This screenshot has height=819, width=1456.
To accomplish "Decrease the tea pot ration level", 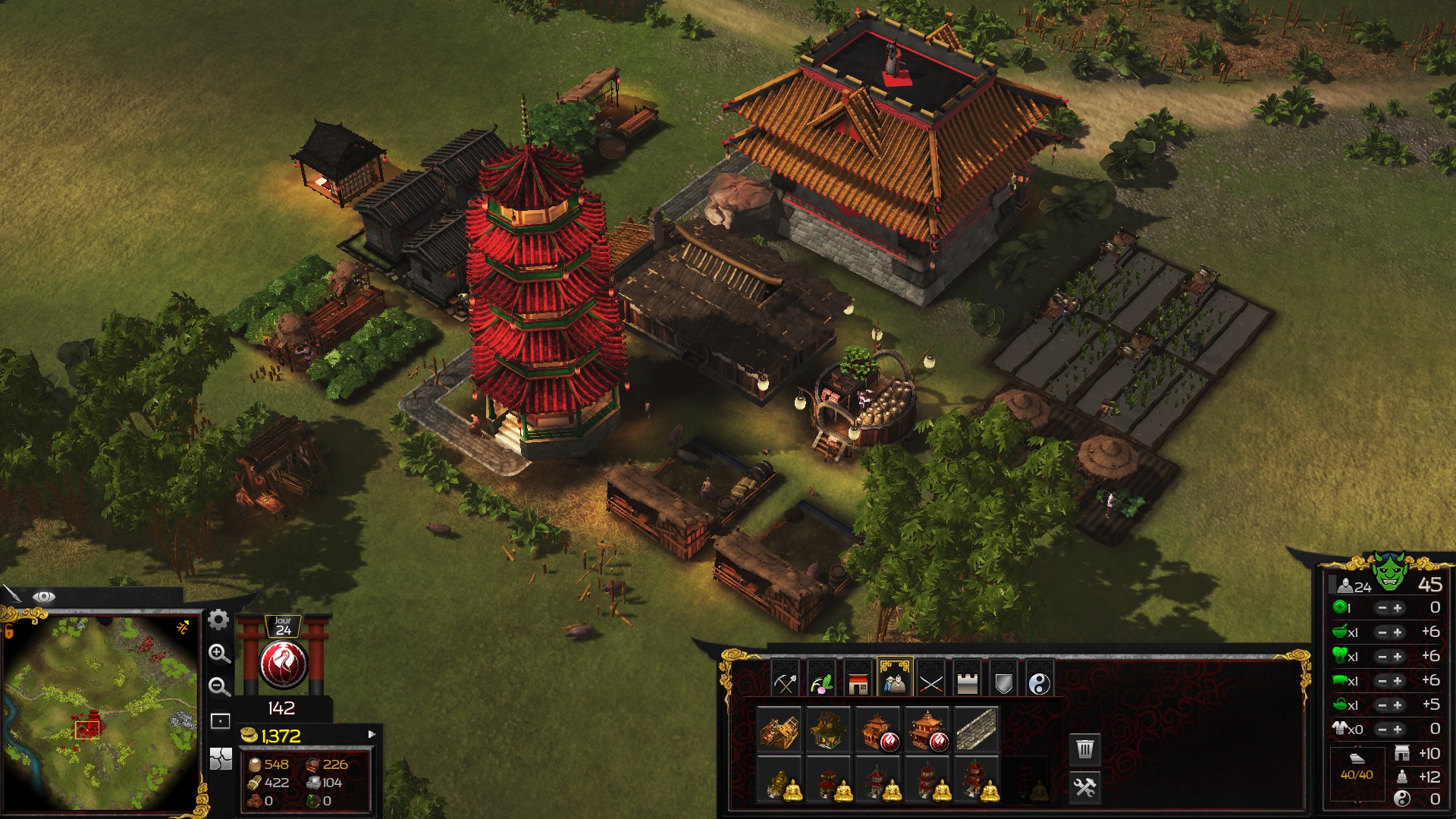I will click(x=1382, y=705).
